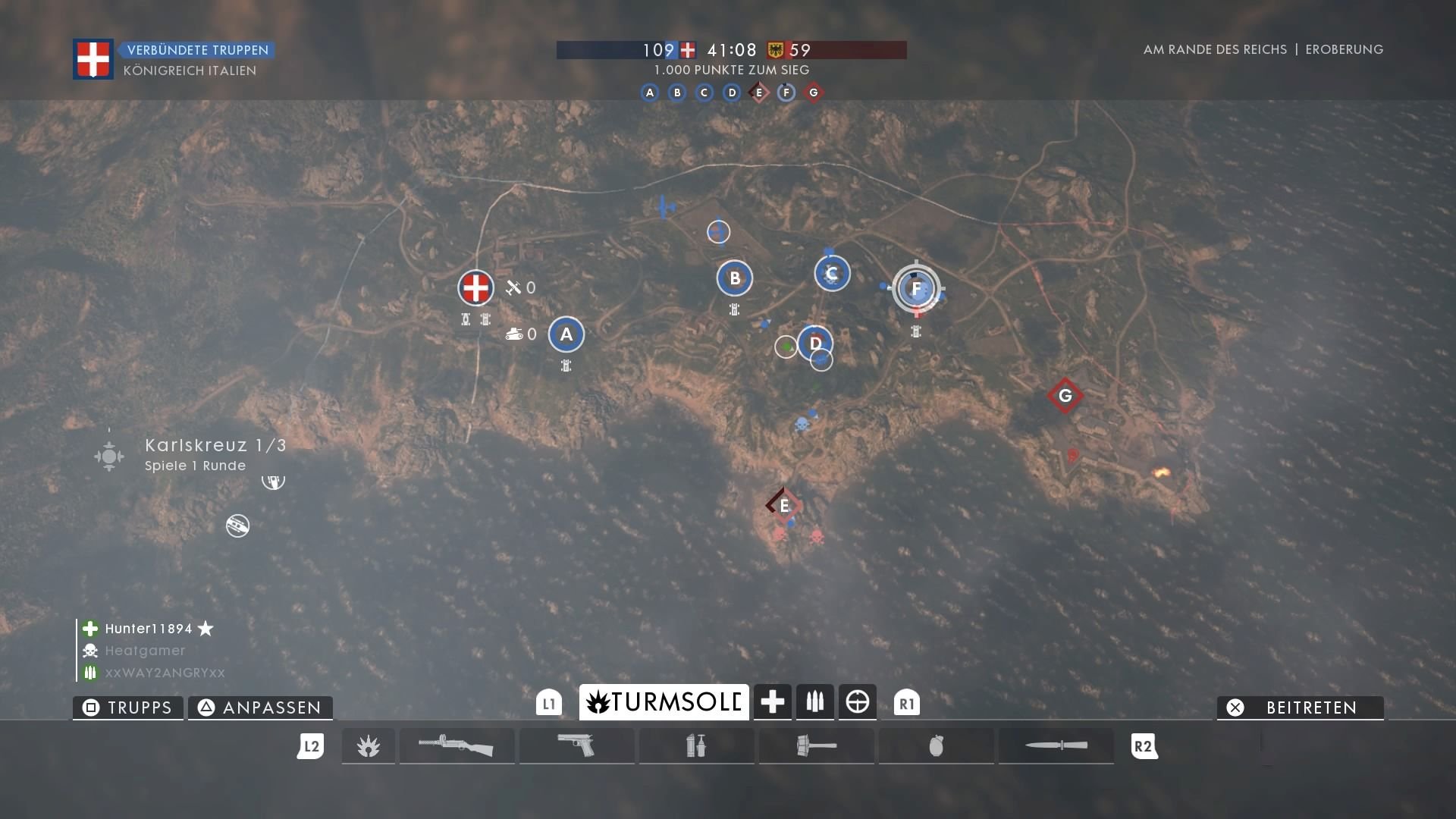The height and width of the screenshot is (819, 1456).
Task: Open the L2 grenade selection panel
Action: pyautogui.click(x=311, y=746)
